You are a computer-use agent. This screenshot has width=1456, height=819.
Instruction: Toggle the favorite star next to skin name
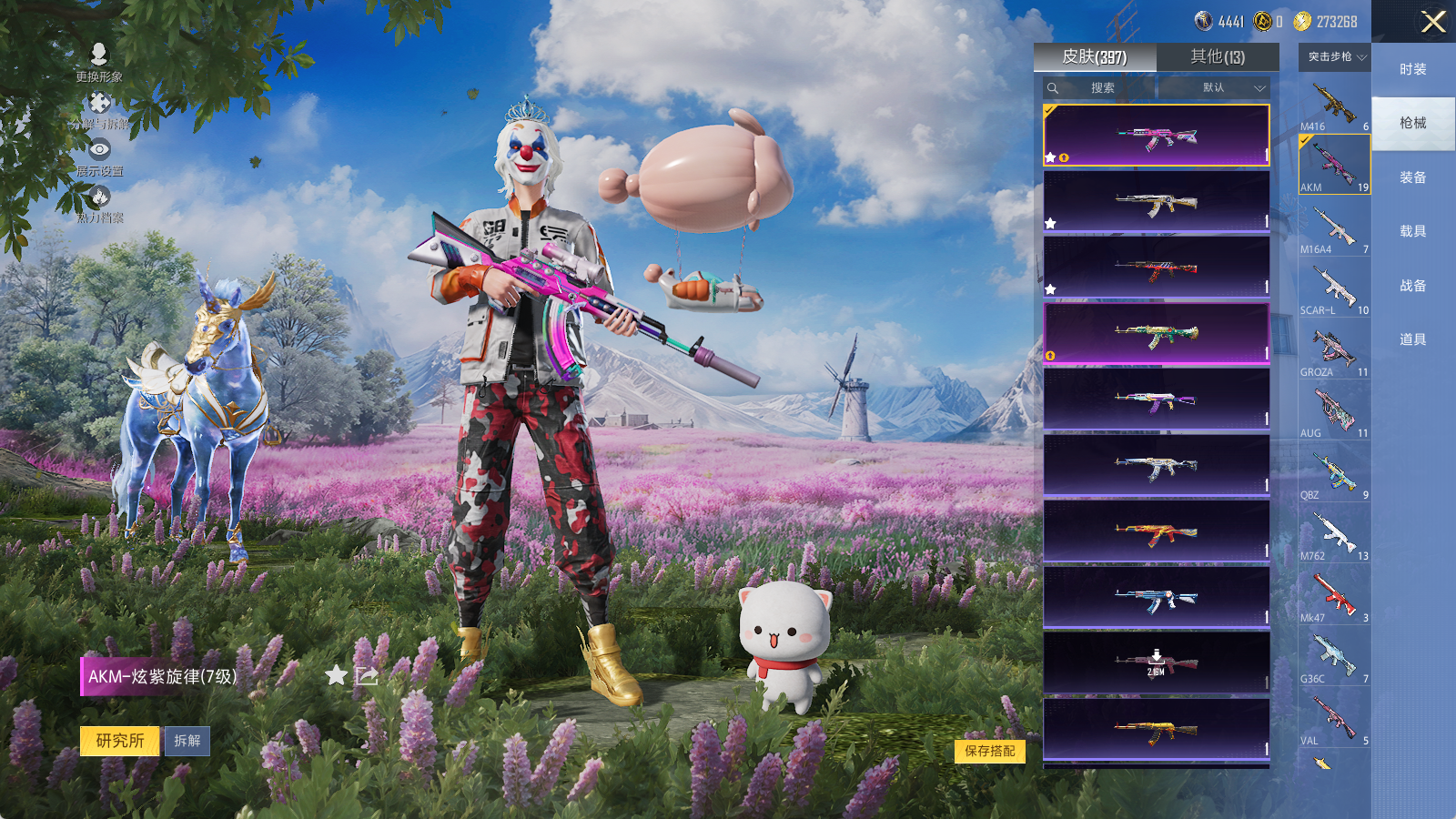point(337,675)
